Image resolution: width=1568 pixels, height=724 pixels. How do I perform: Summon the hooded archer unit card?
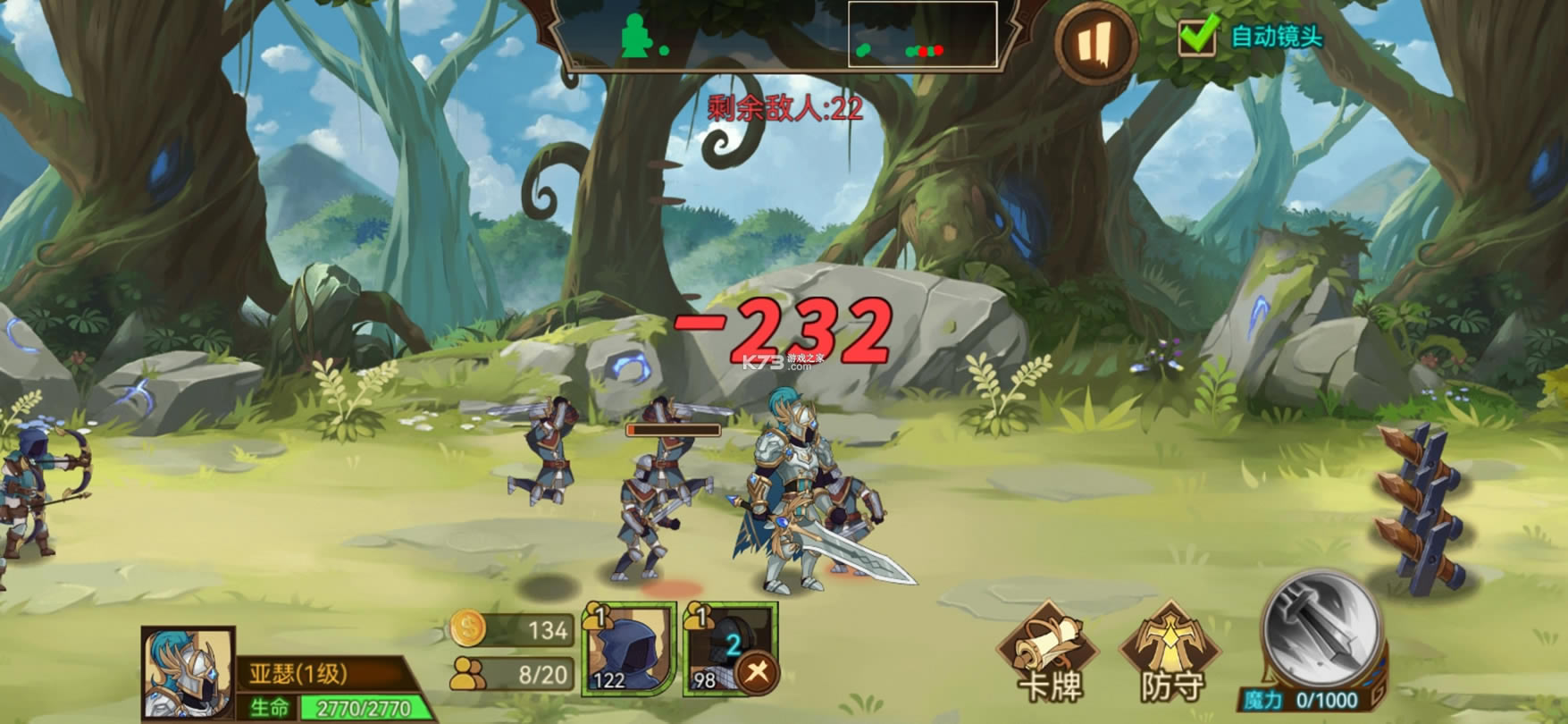629,649
